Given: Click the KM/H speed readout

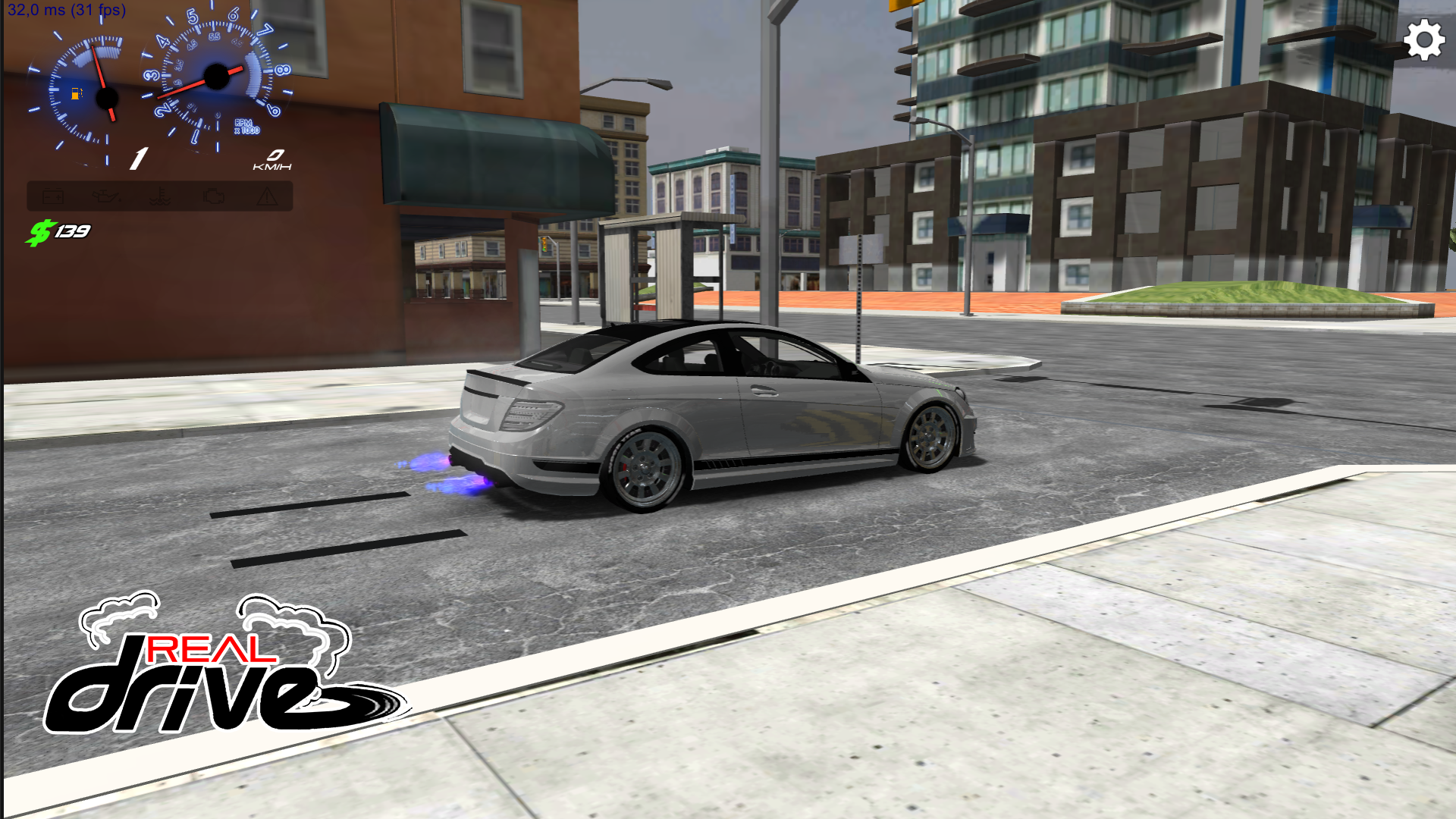Looking at the screenshot, I should (x=273, y=165).
